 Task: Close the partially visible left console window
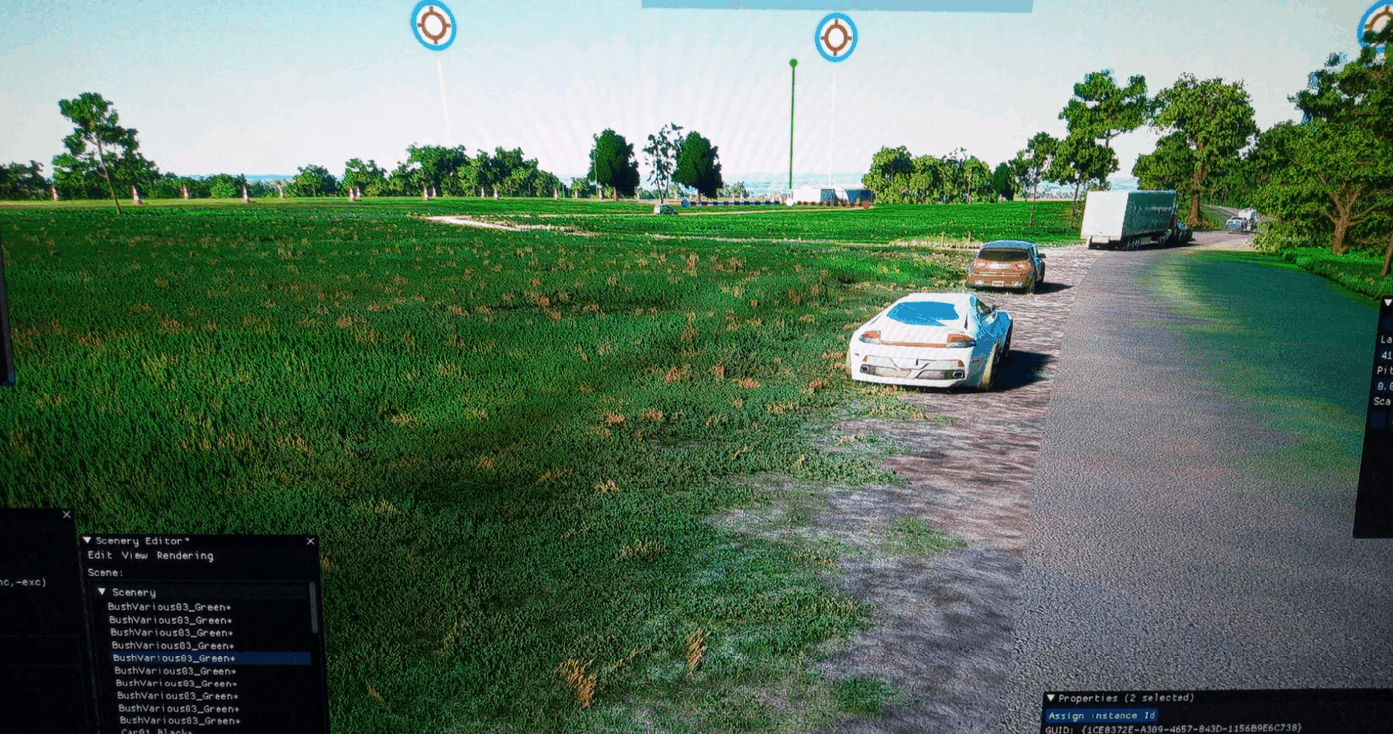point(67,515)
